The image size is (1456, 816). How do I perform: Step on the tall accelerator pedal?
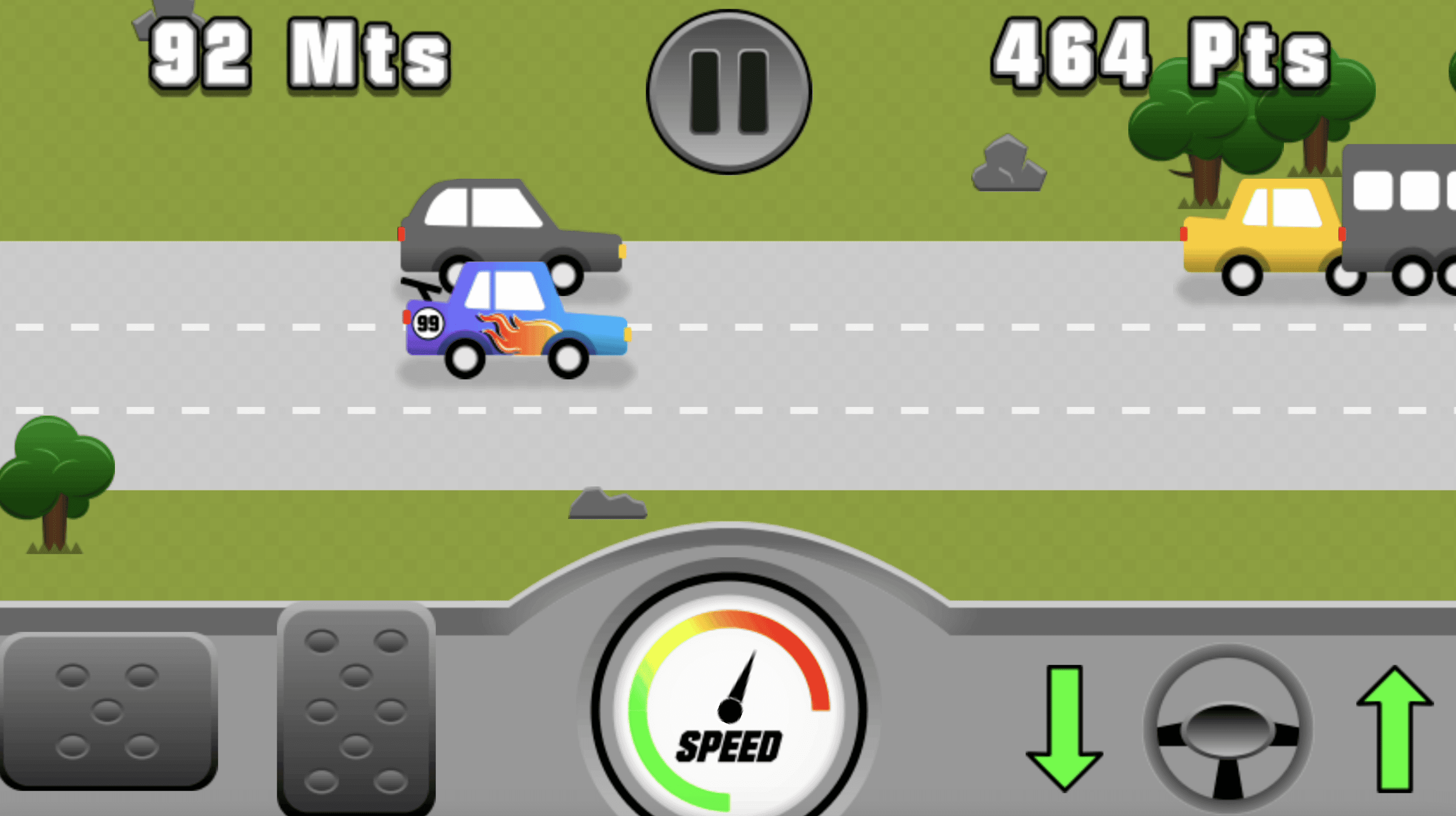click(x=356, y=712)
